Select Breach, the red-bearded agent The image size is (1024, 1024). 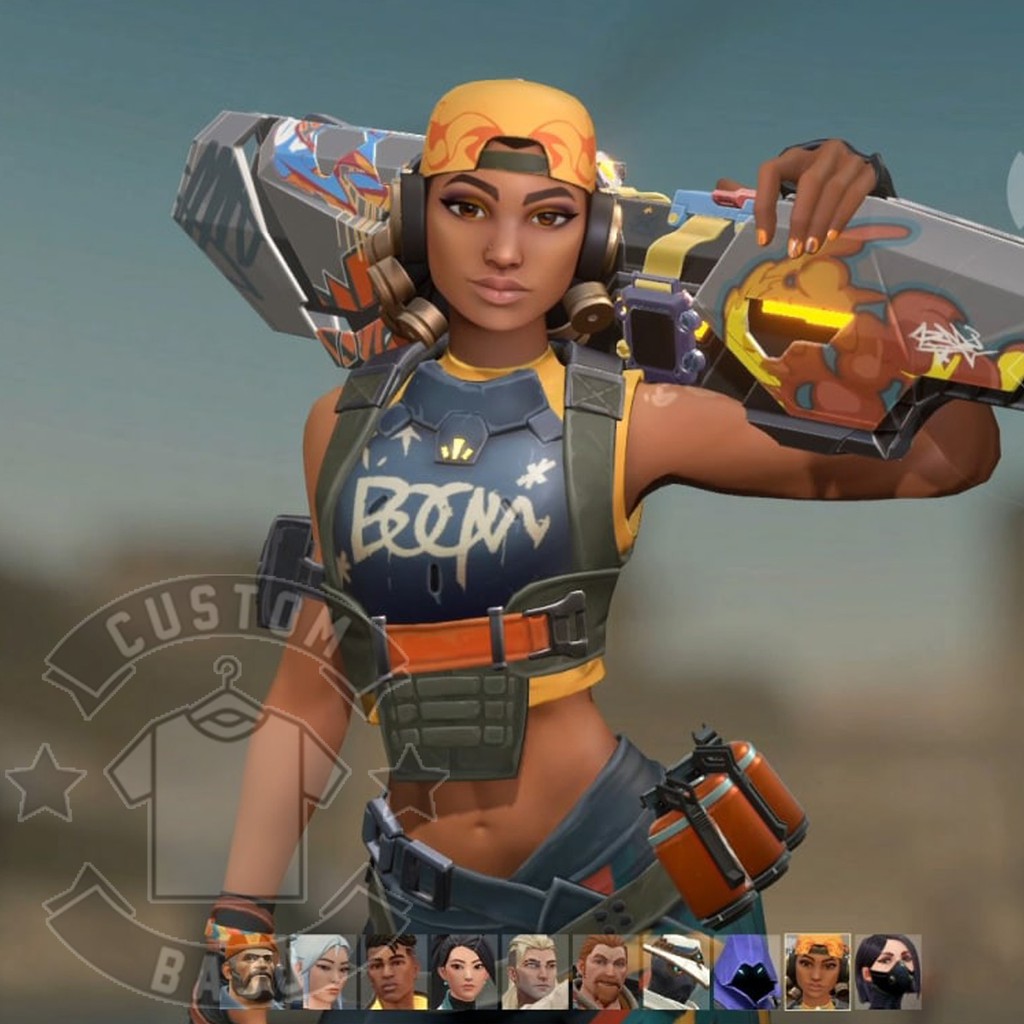[x=605, y=972]
